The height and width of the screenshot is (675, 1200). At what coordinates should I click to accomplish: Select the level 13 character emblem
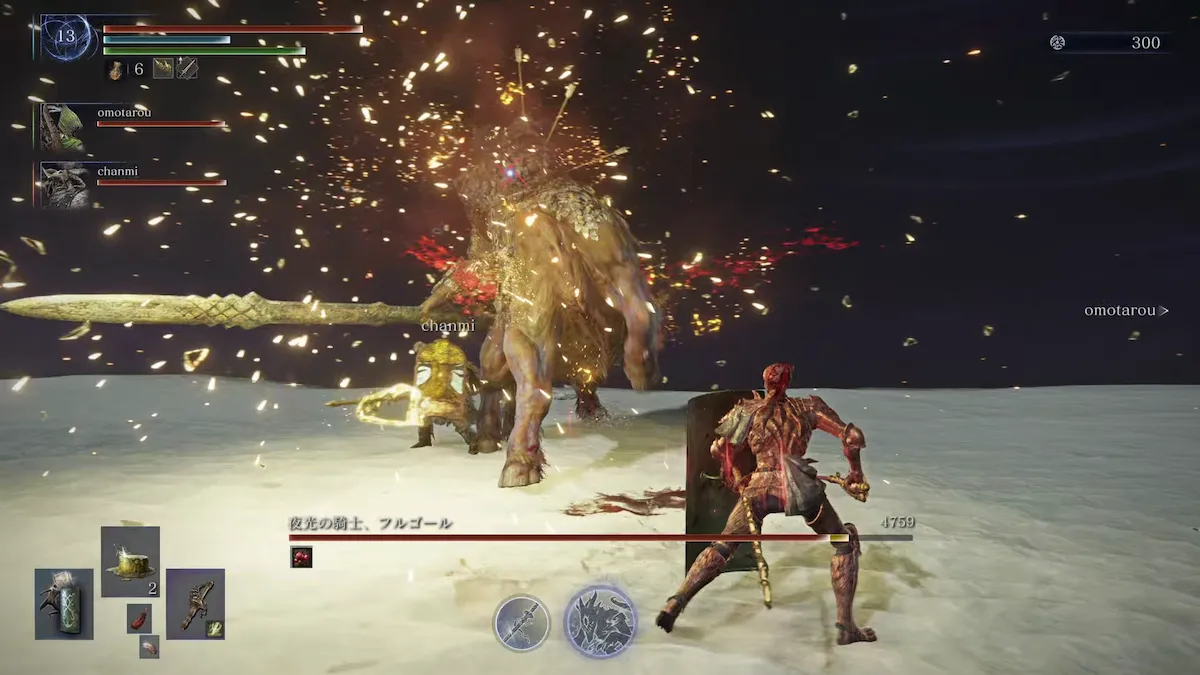pos(67,38)
